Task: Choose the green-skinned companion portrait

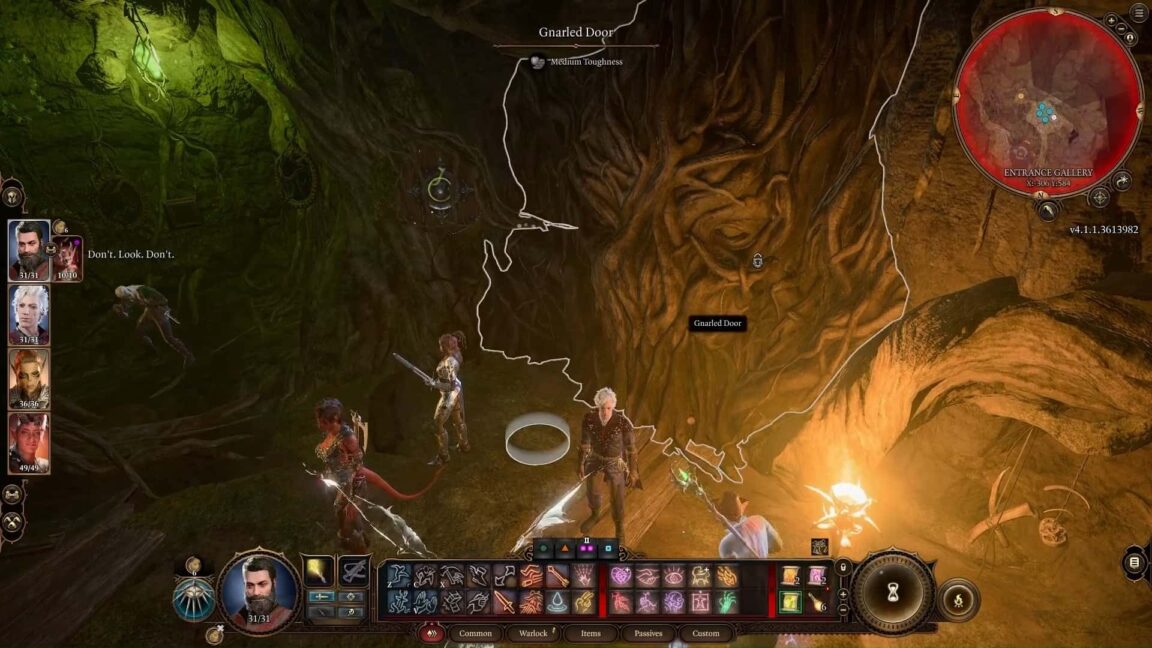Action: point(29,378)
